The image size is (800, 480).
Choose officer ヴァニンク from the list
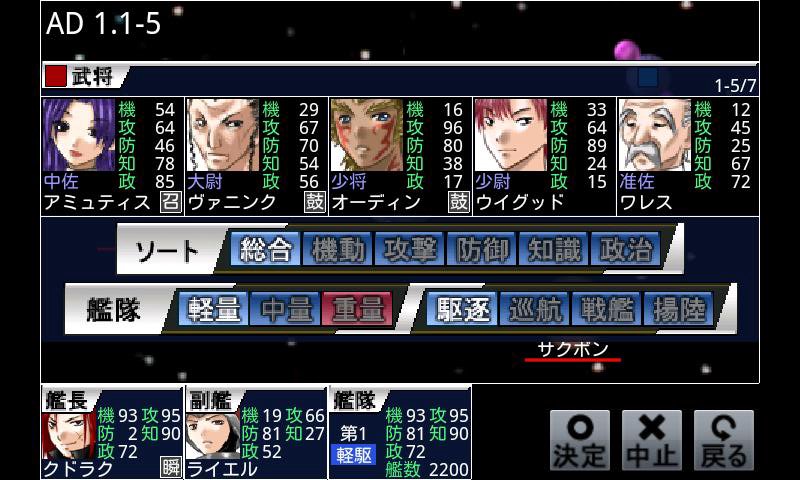pos(255,155)
